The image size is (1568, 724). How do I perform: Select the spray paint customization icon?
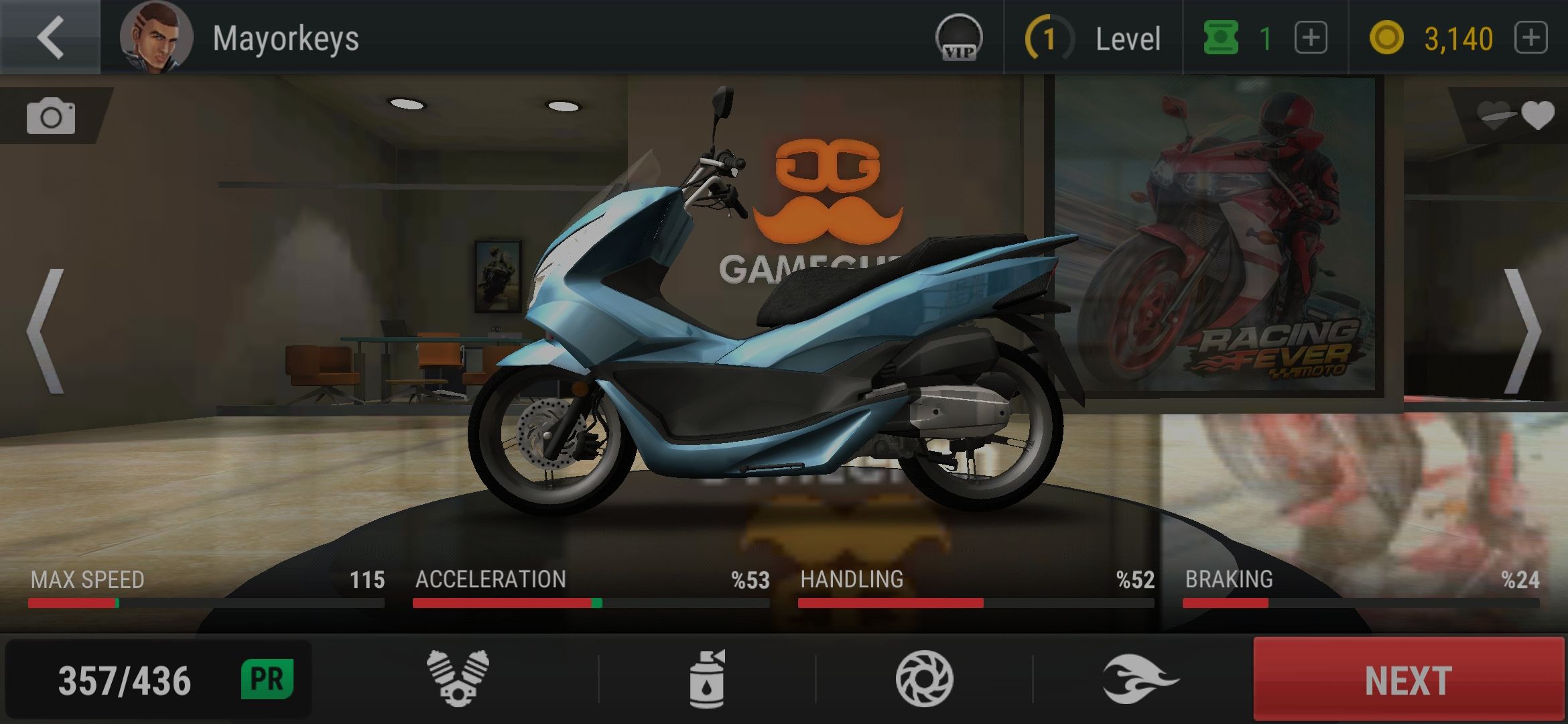click(x=706, y=677)
